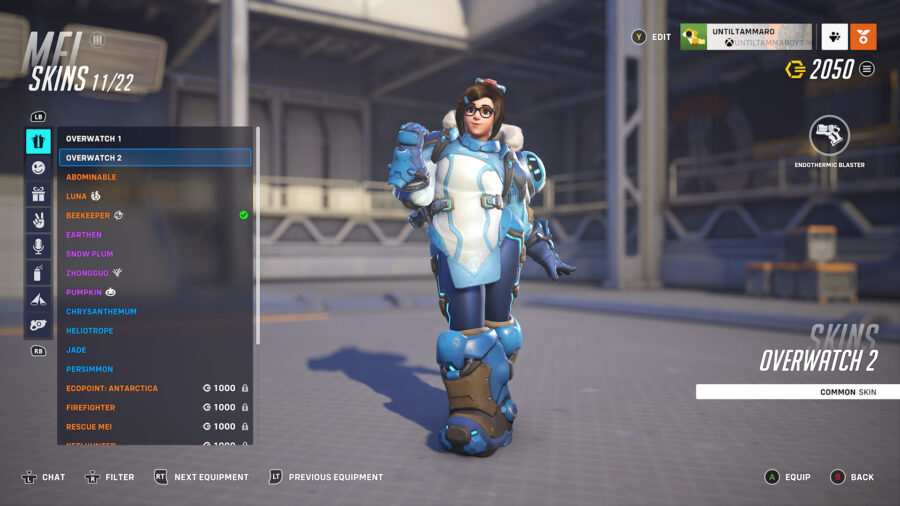900x506 pixels.
Task: Open the voice lines microphone tab
Action: pos(38,246)
